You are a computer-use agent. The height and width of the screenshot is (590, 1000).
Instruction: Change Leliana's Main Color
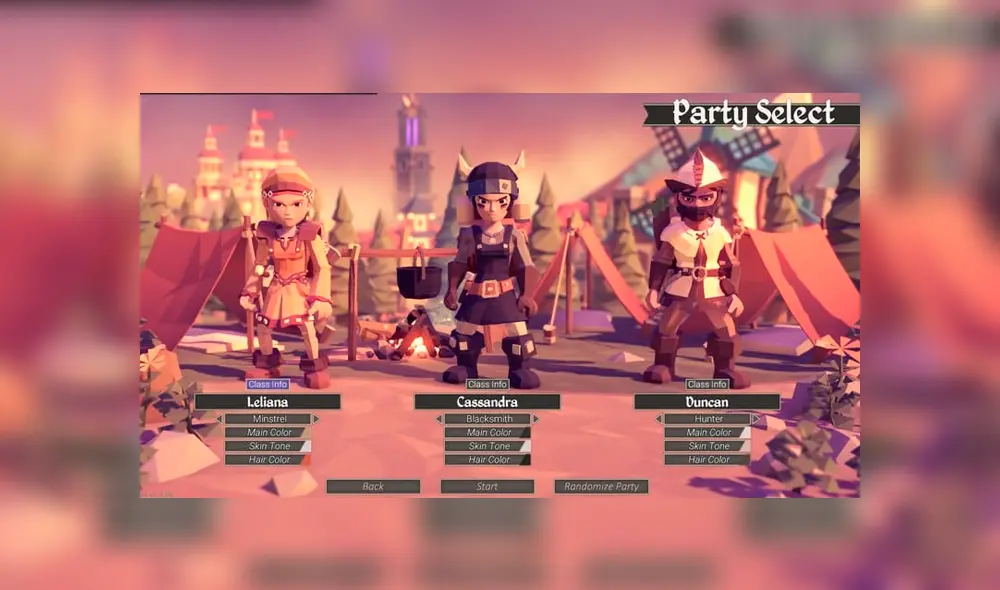pos(267,433)
